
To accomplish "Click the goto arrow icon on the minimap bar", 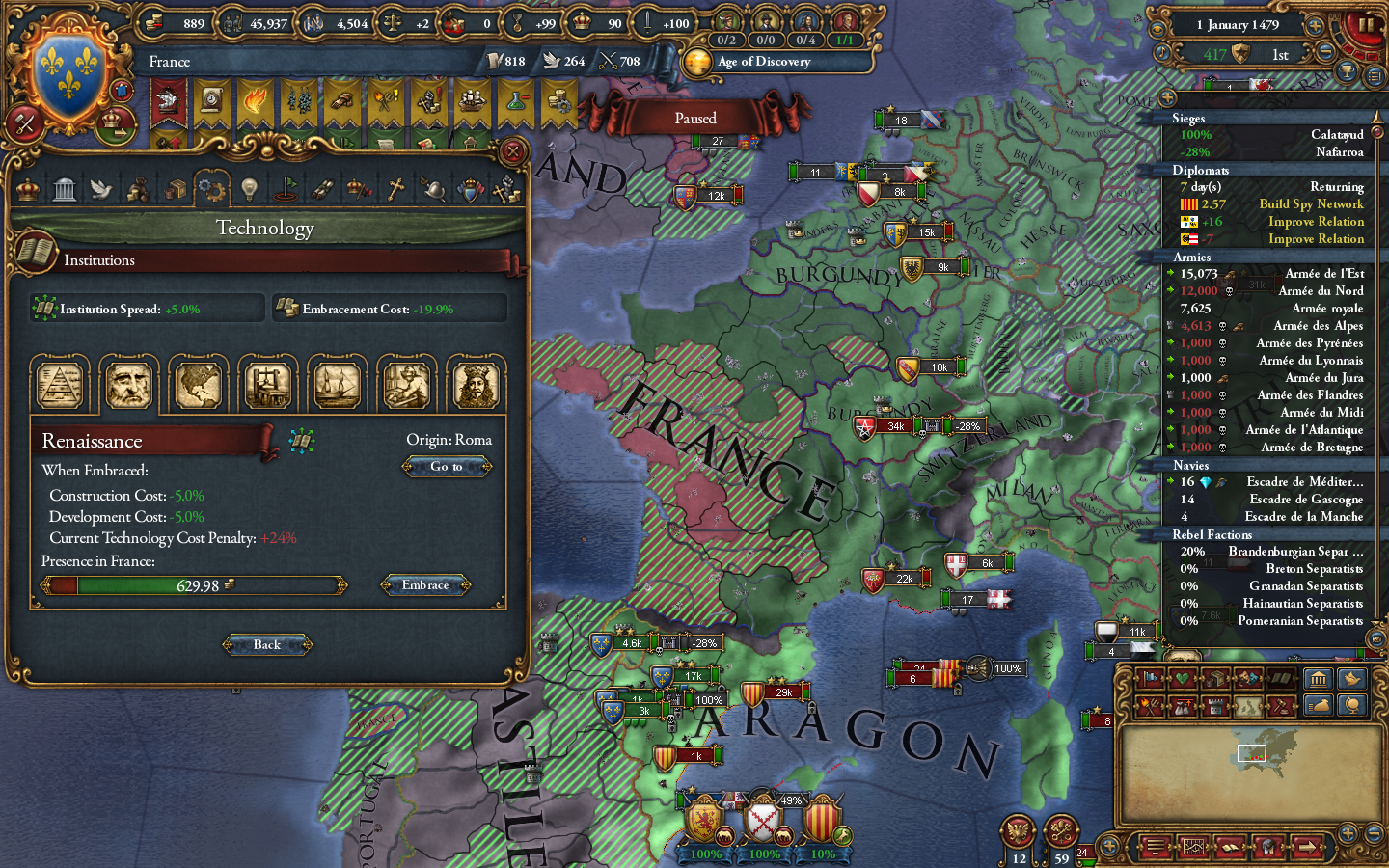I will 1308,847.
